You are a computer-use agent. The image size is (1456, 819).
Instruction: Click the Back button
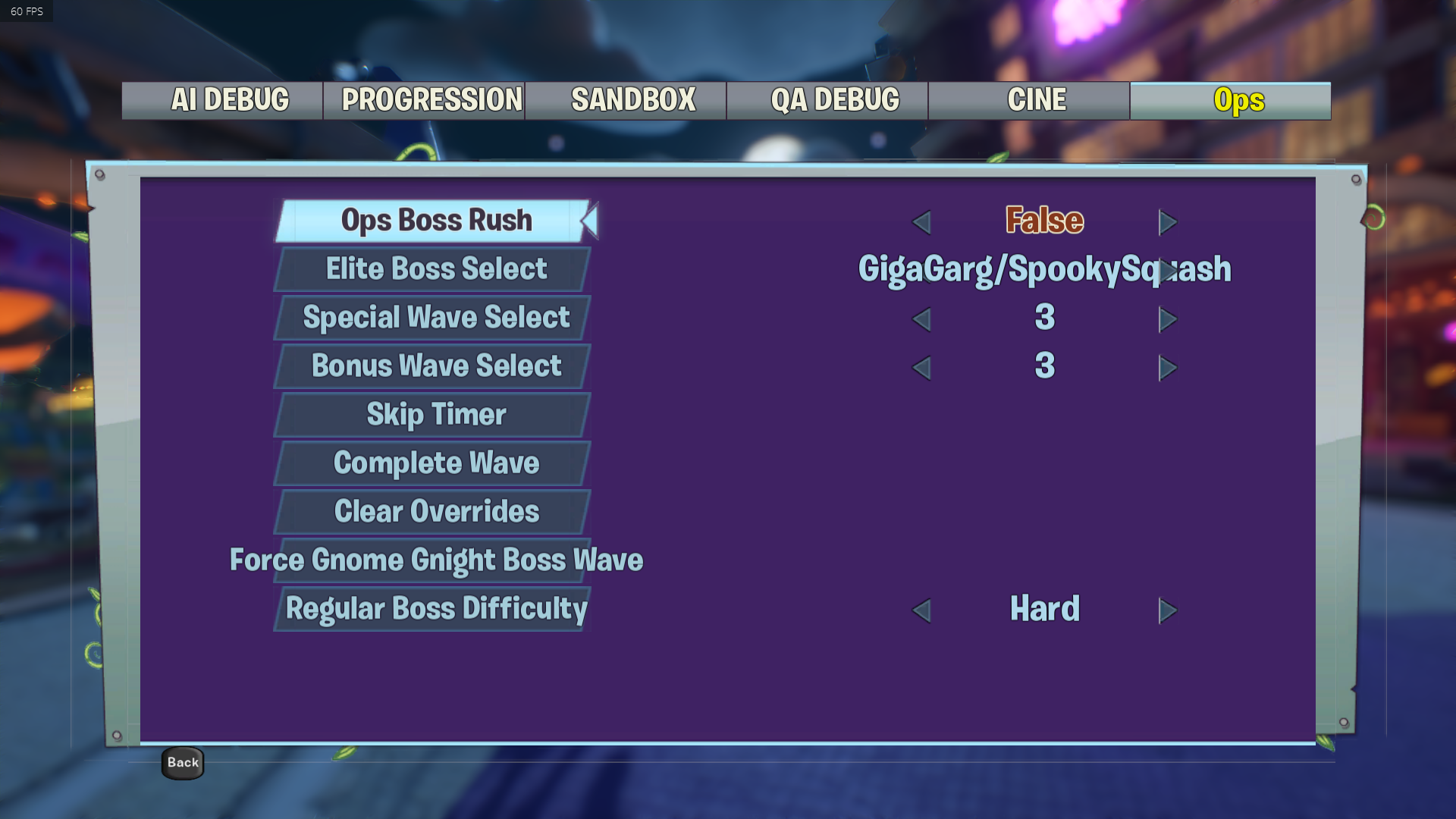point(183,763)
